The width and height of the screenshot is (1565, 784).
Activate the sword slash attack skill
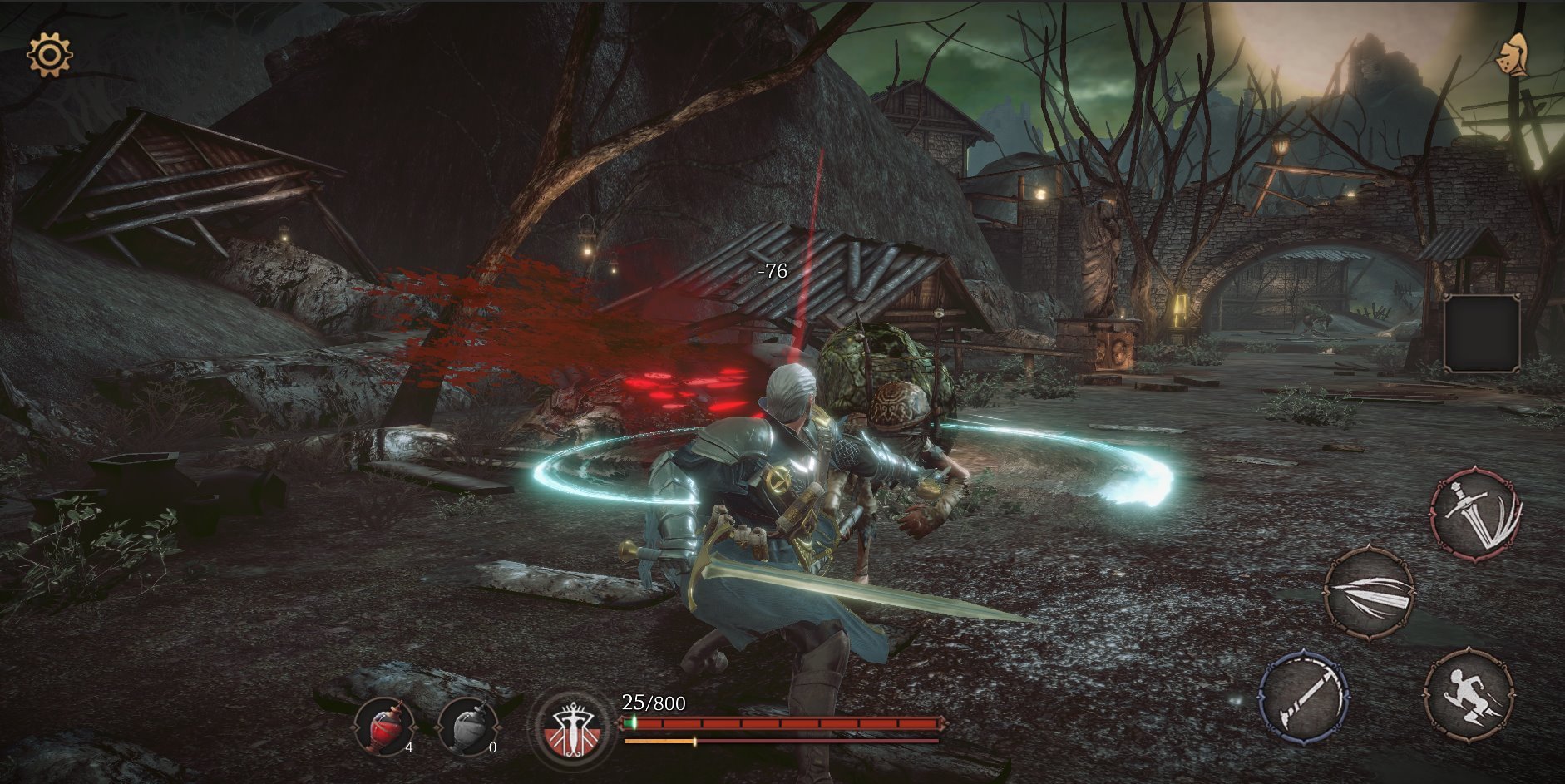click(x=1476, y=513)
